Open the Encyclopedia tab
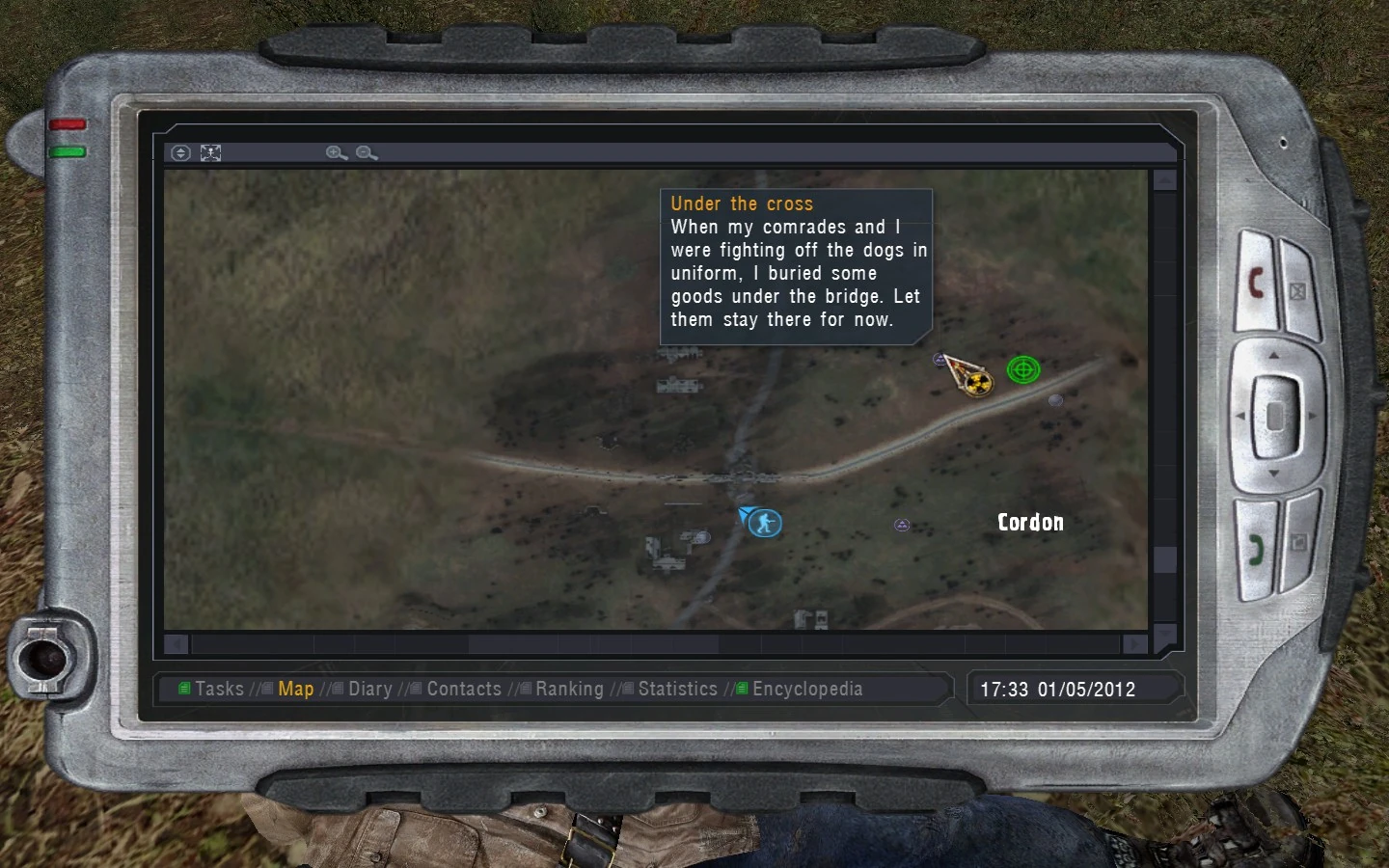This screenshot has height=868, width=1389. coord(807,689)
